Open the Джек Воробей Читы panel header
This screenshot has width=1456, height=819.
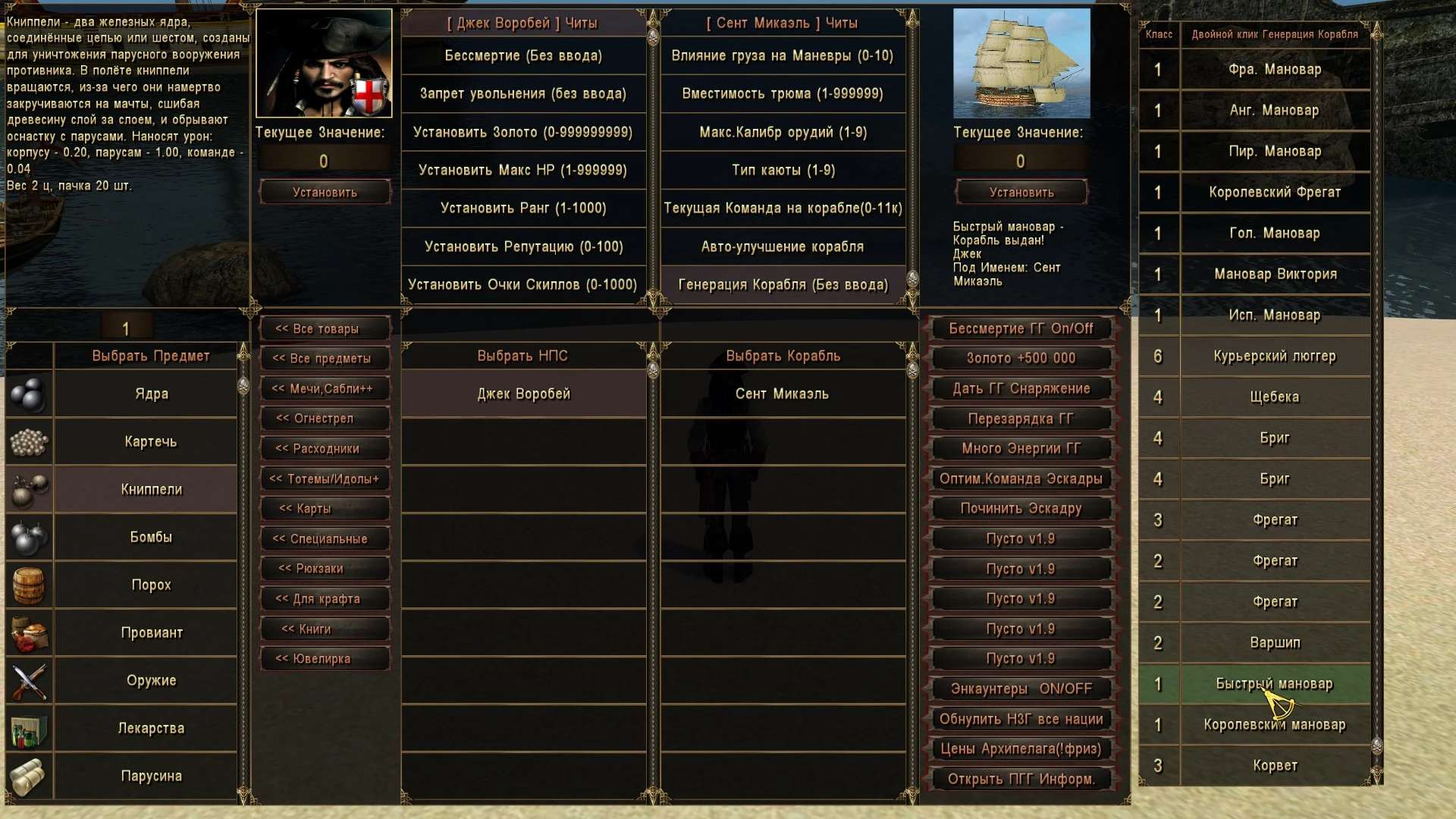pos(522,23)
